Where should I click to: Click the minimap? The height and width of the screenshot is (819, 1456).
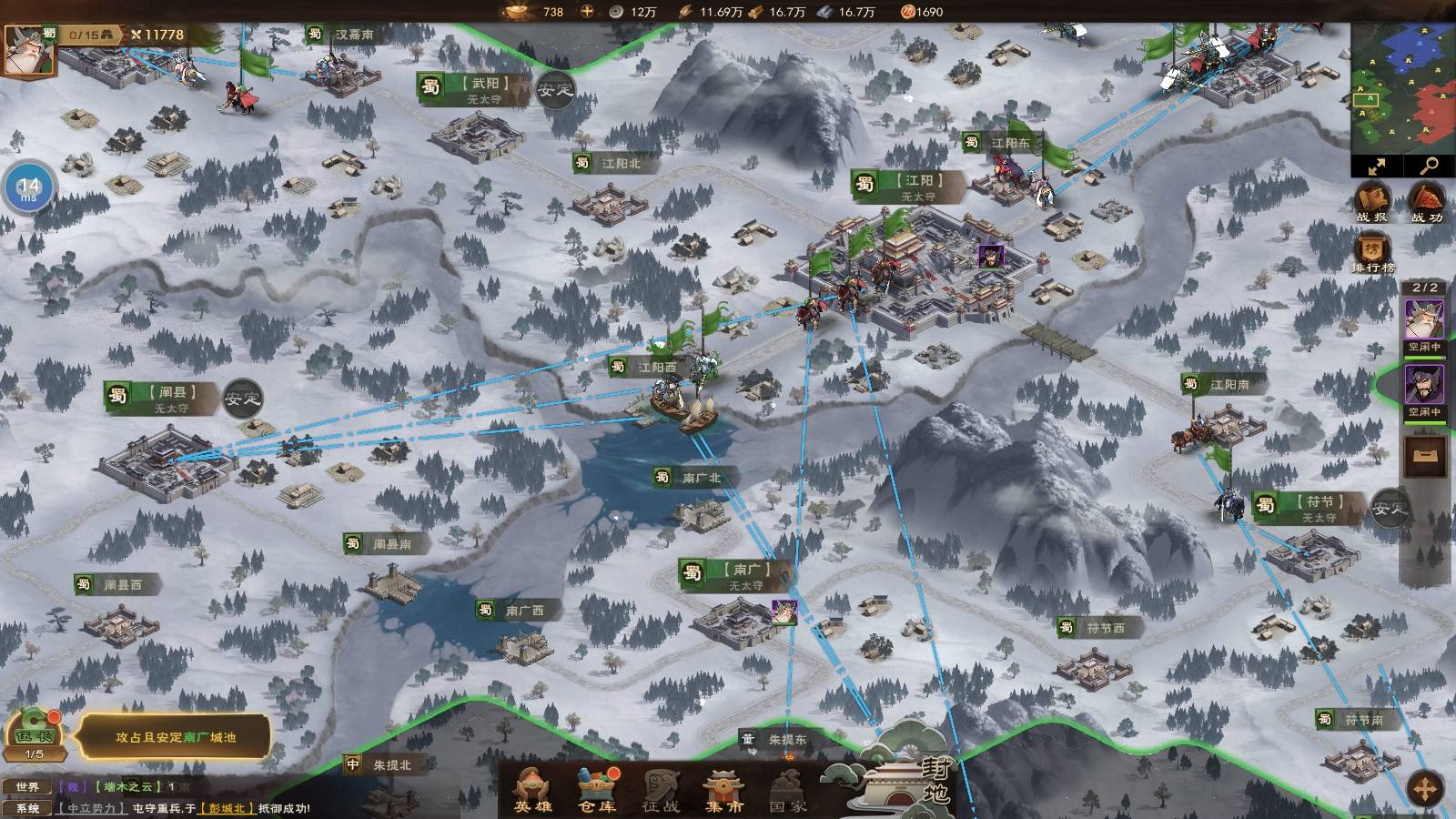click(1402, 86)
